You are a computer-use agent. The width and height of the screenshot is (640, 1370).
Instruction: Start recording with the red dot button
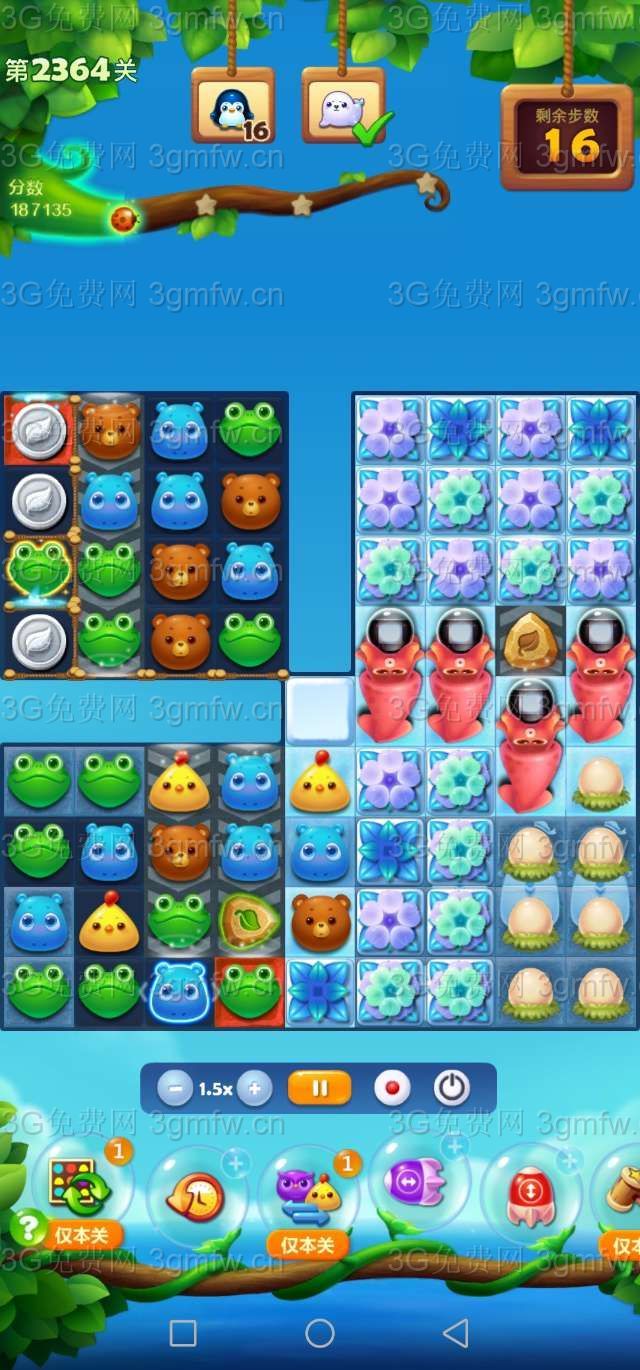pos(392,1088)
